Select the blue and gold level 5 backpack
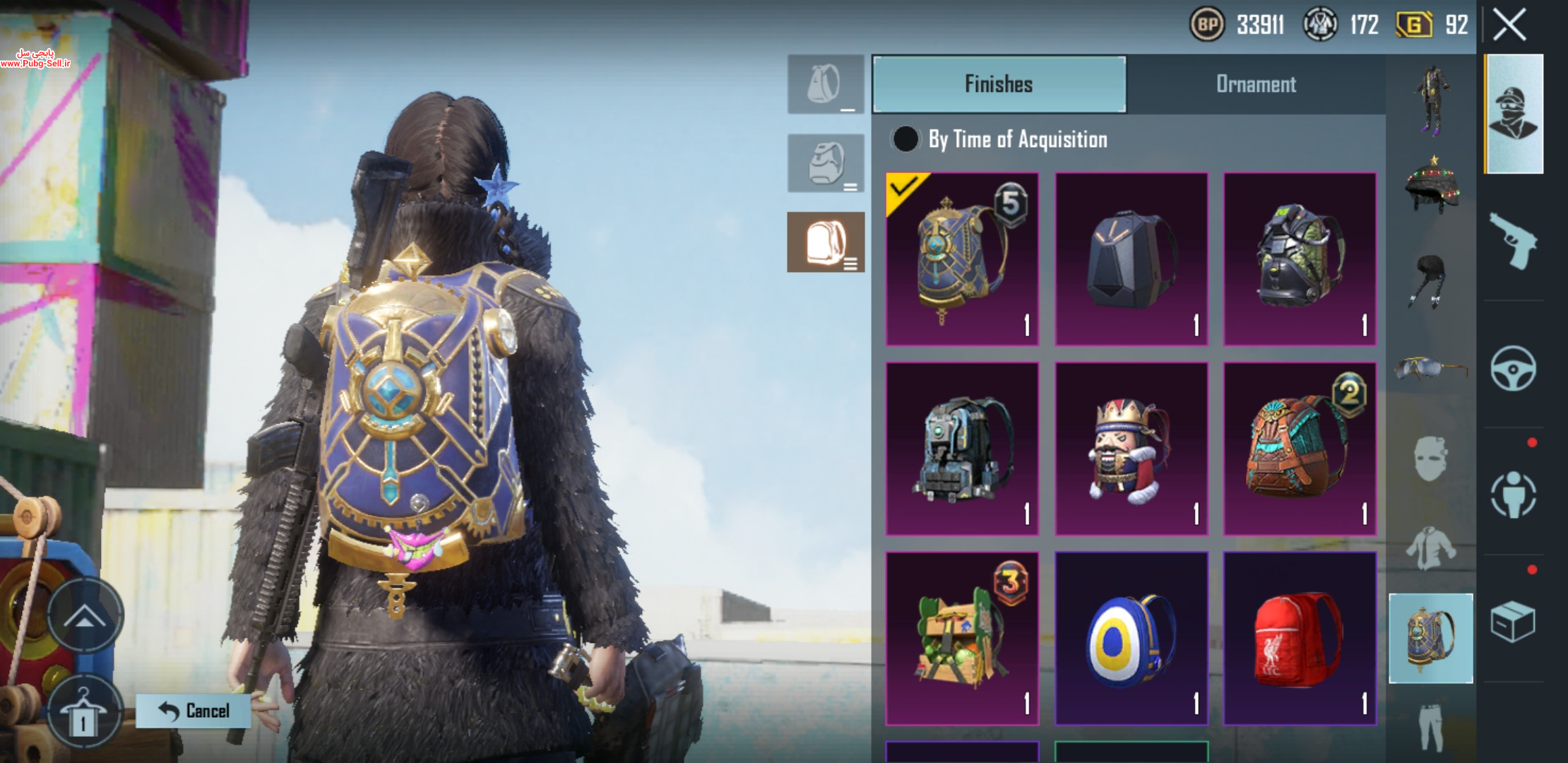 pos(962,259)
